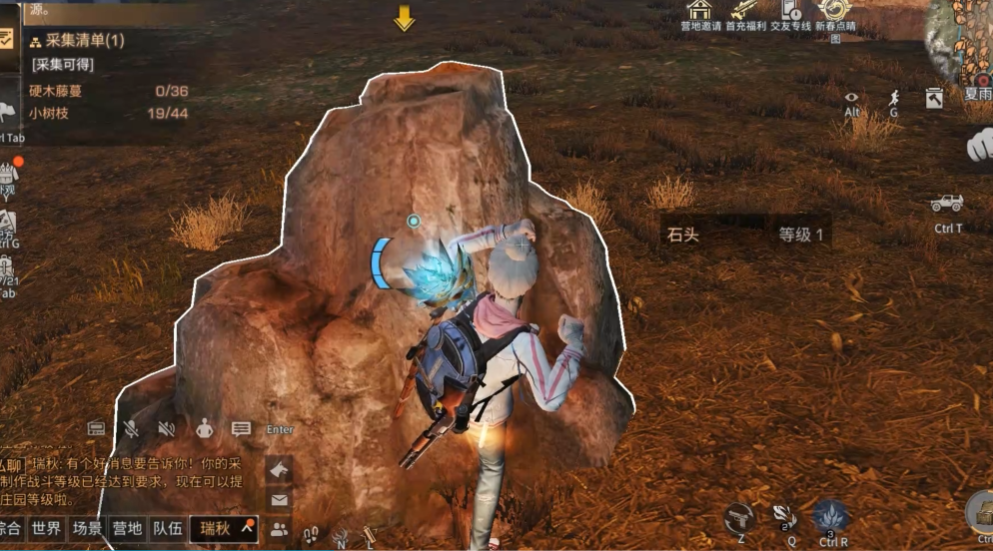The height and width of the screenshot is (551, 993).
Task: Open the treasure chest icon
Action: click(980, 512)
